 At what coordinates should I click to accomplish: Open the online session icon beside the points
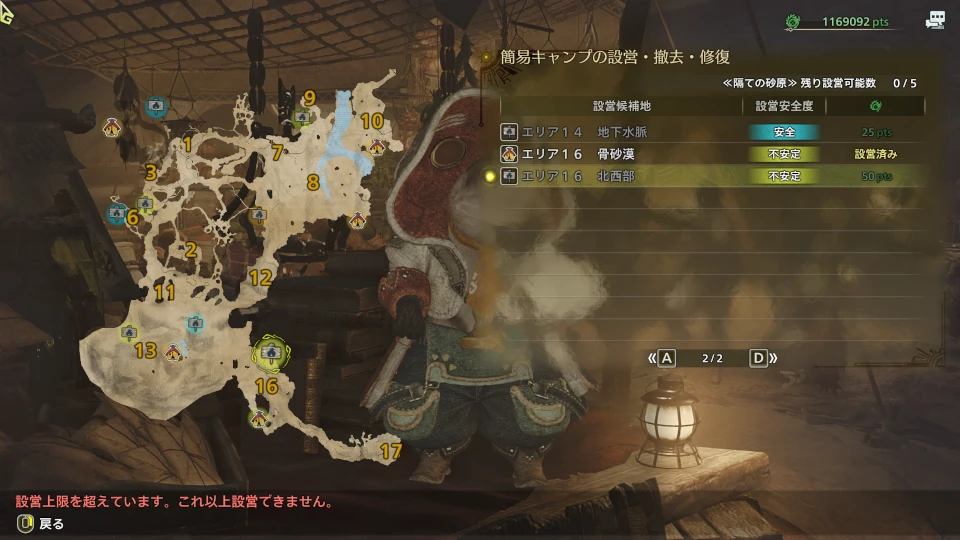(936, 20)
